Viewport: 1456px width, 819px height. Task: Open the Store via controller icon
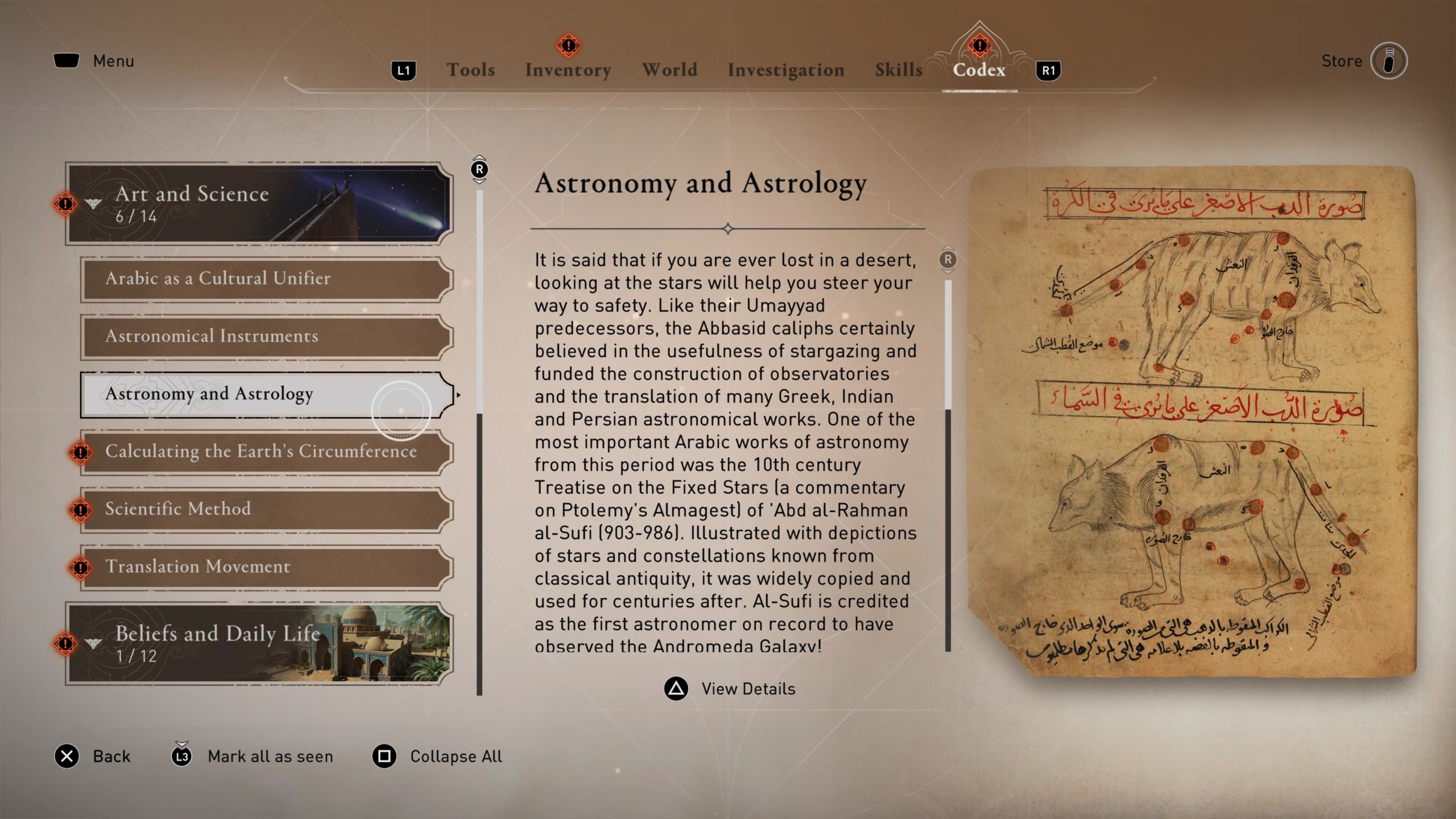click(1391, 60)
